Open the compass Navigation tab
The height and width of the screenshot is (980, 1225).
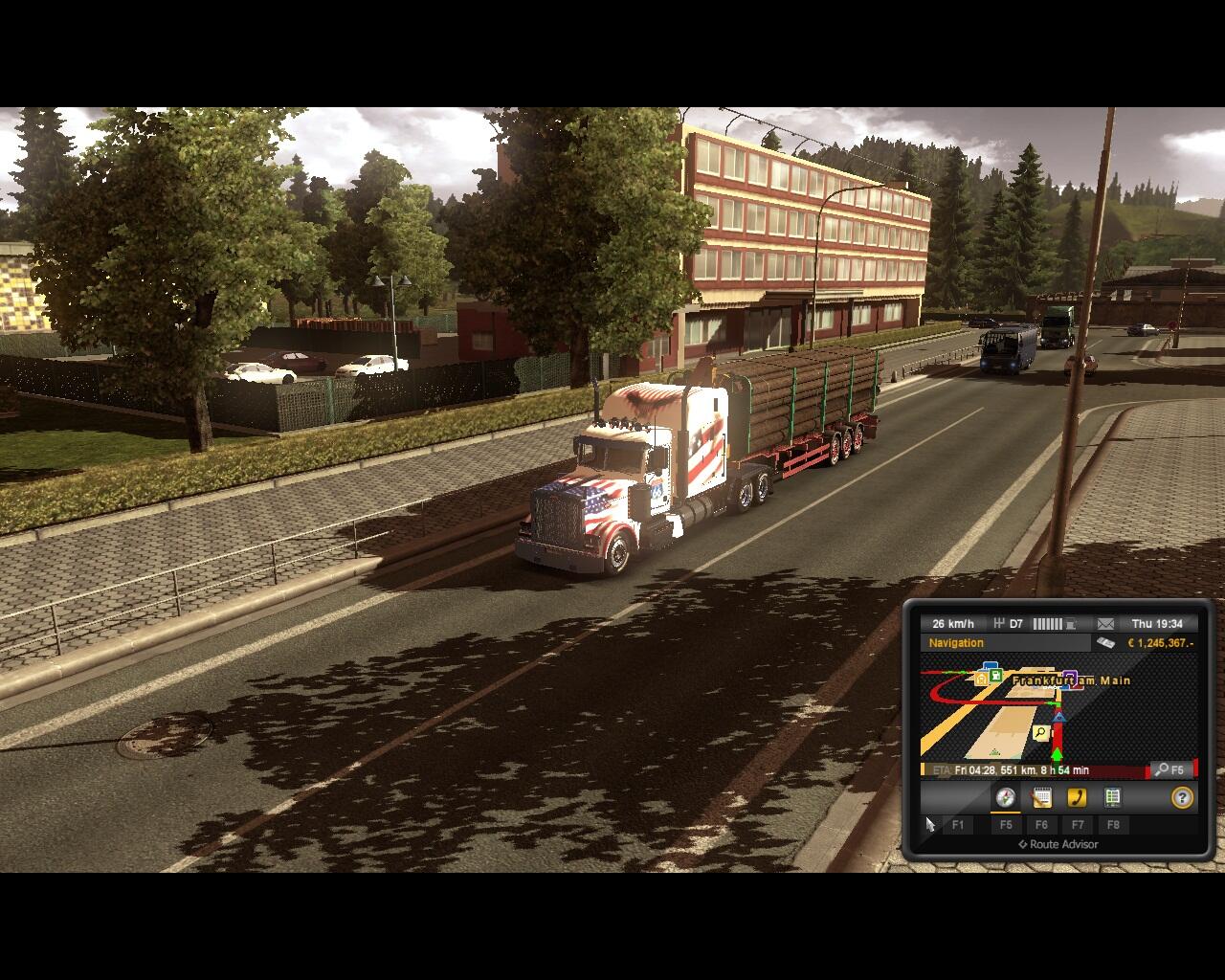pos(1005,798)
